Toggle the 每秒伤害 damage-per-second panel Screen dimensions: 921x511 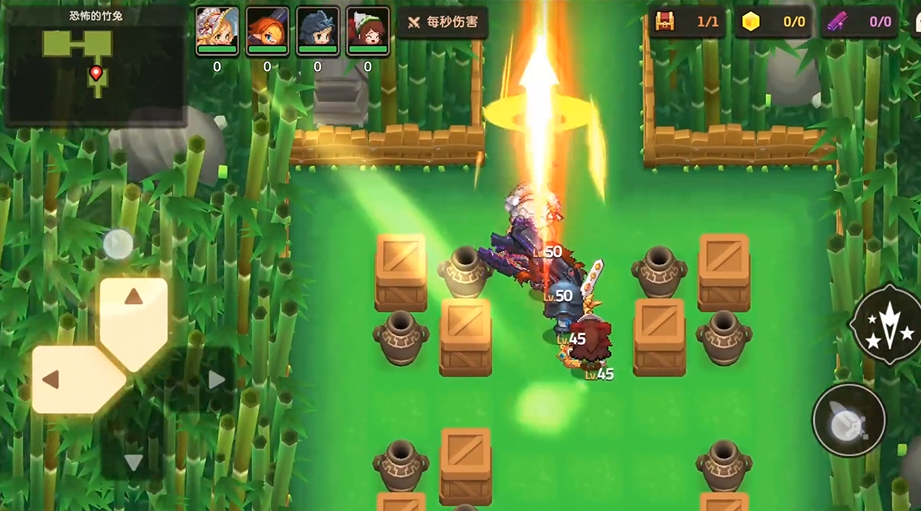tap(442, 23)
